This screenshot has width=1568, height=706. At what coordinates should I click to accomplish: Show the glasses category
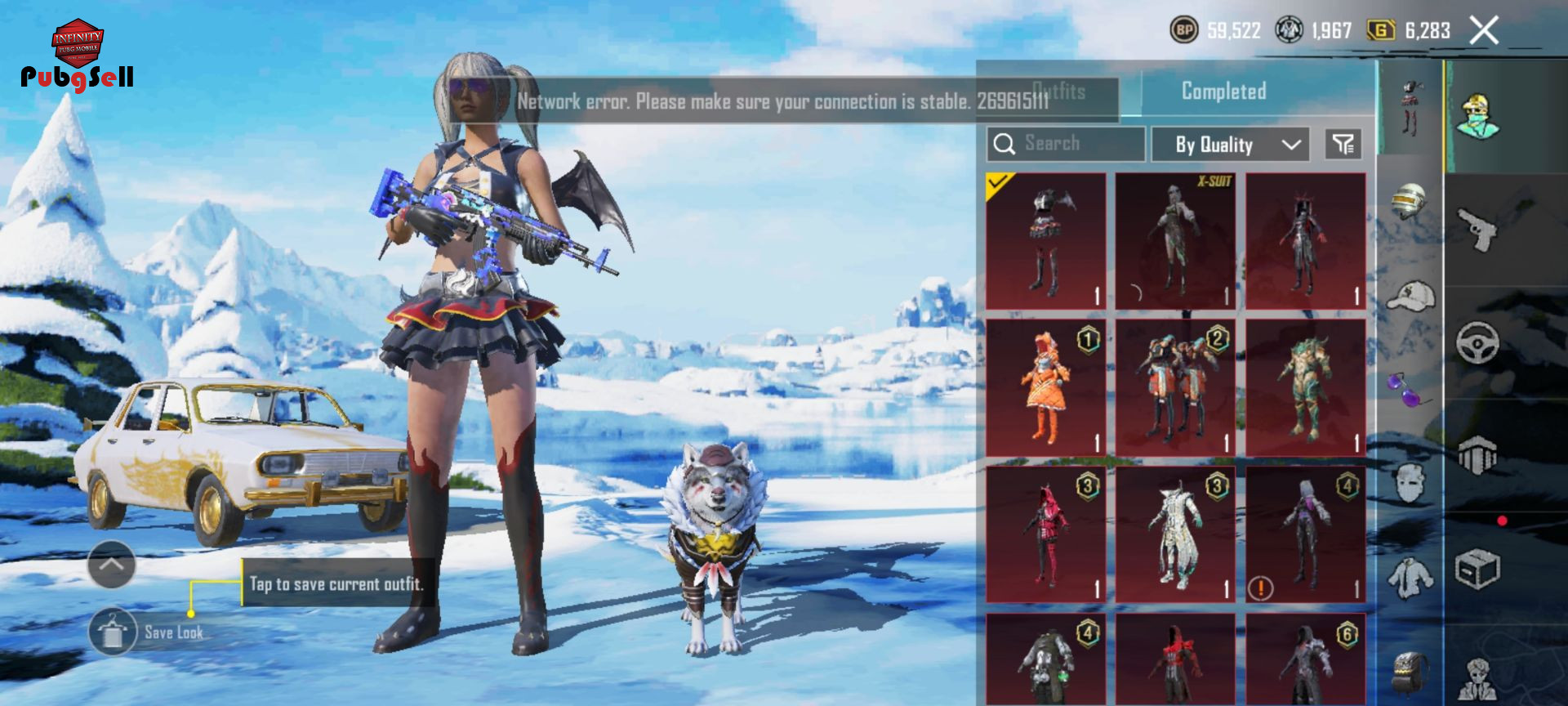1409,389
